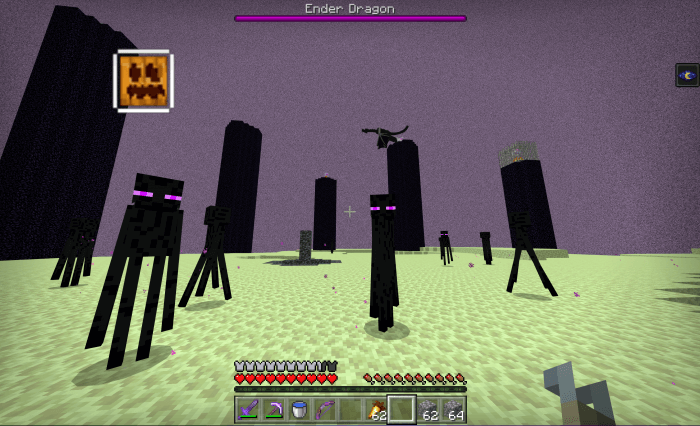Screen dimensions: 700x426
Task: Click the highlighted empty hotbar slot
Action: 401,409
